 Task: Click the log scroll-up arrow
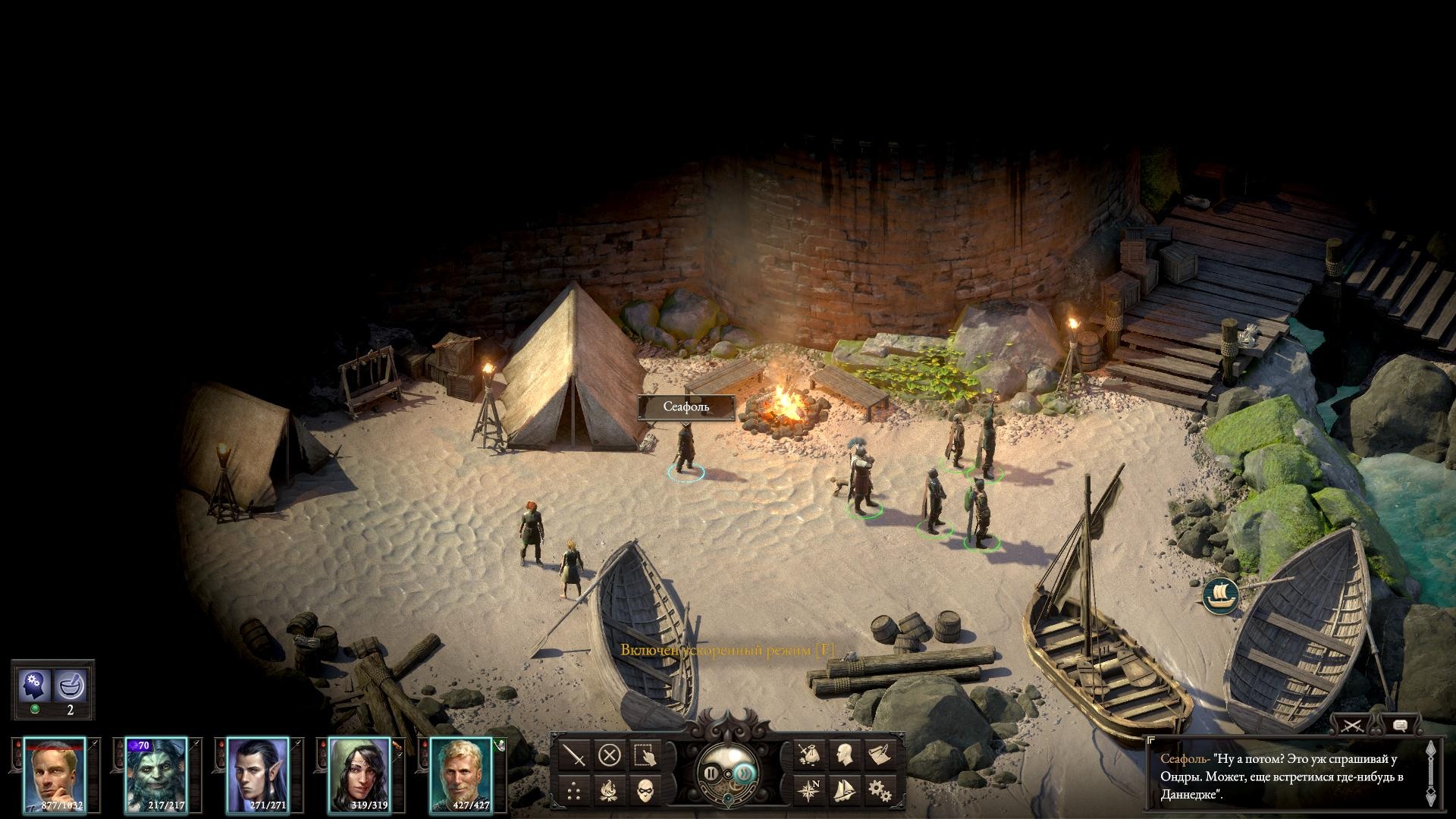(x=1431, y=749)
